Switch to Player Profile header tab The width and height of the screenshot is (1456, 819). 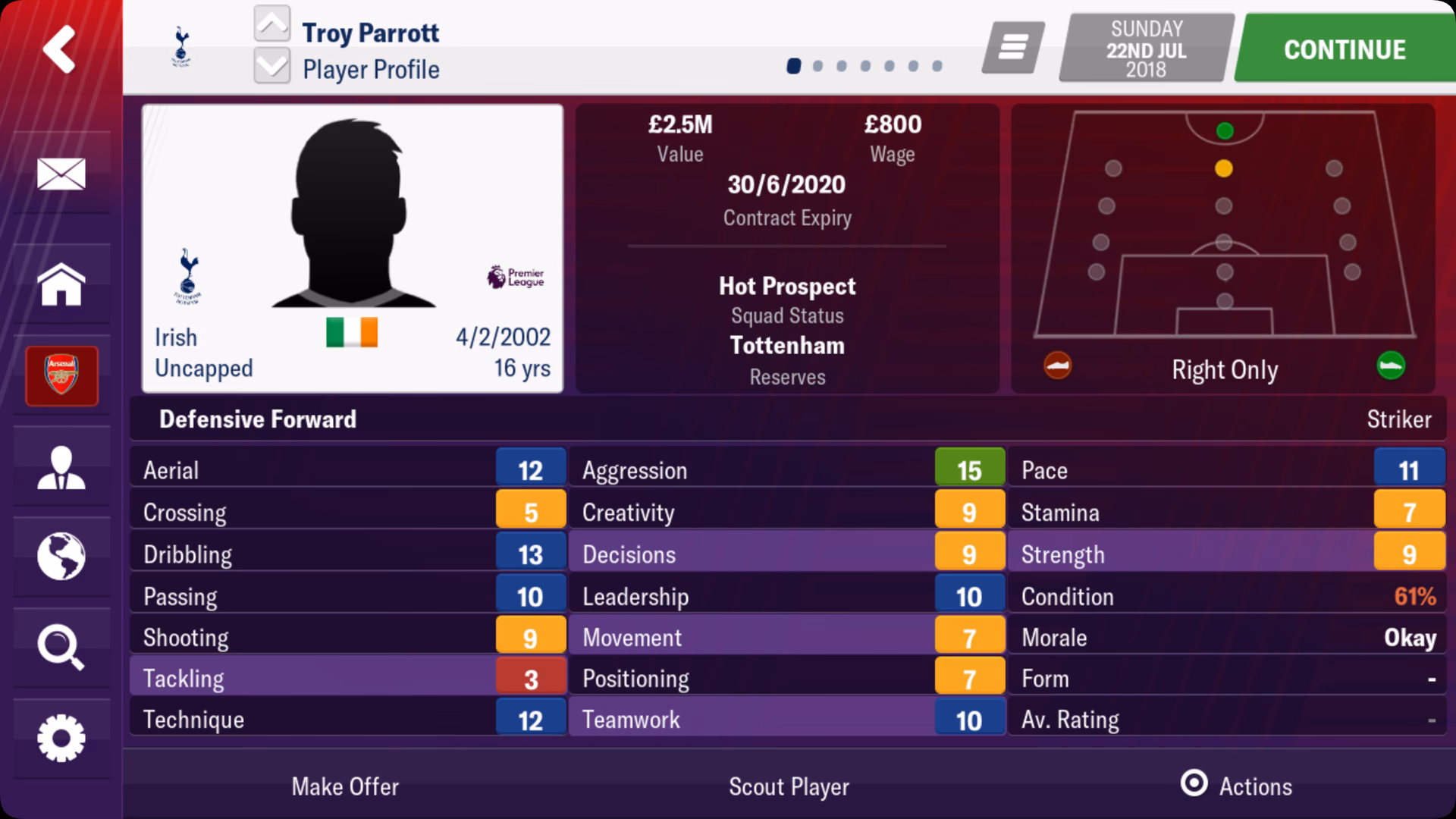click(x=369, y=69)
